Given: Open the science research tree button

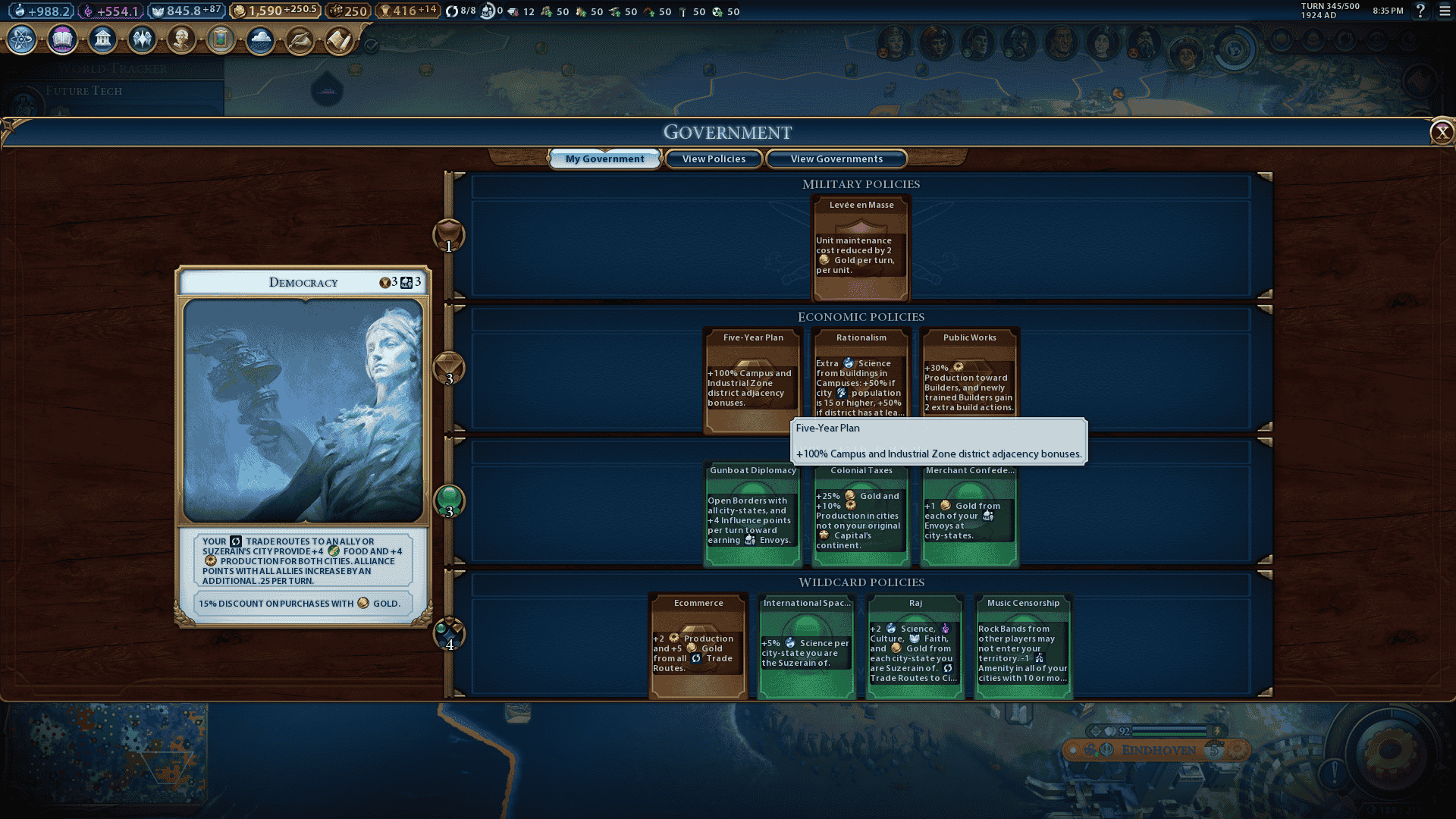Looking at the screenshot, I should pos(22,39).
